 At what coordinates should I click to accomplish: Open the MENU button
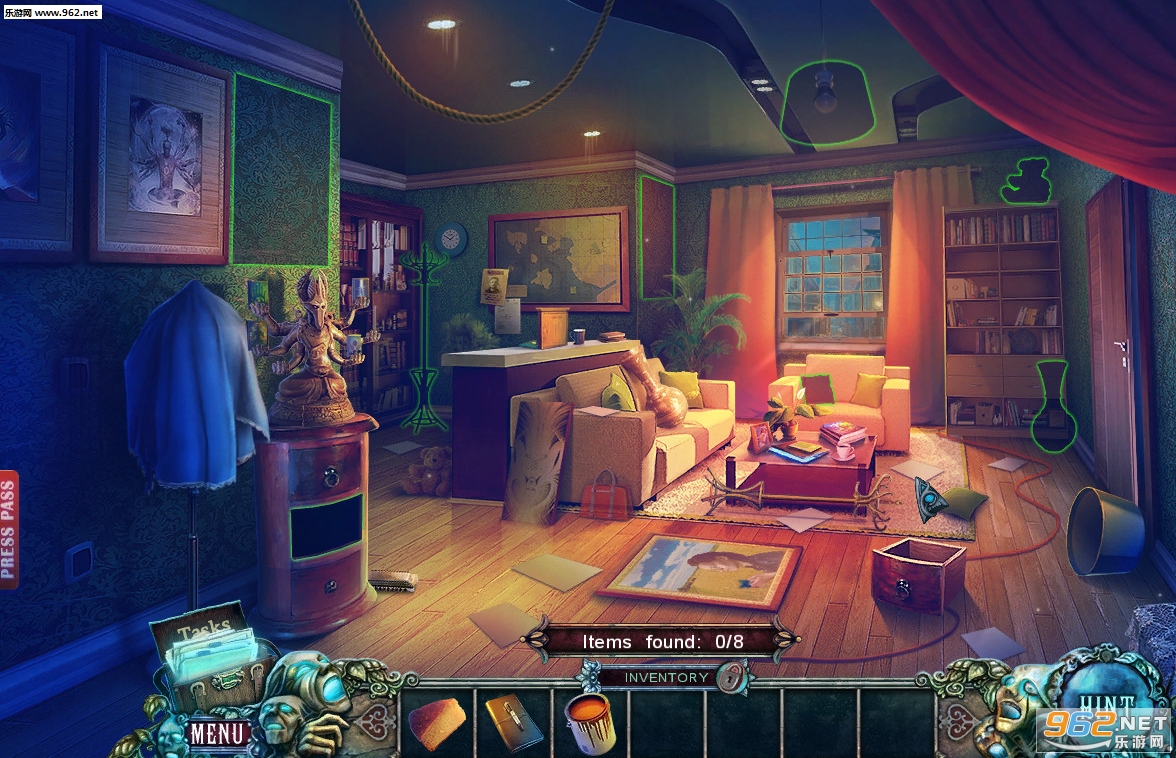point(218,733)
